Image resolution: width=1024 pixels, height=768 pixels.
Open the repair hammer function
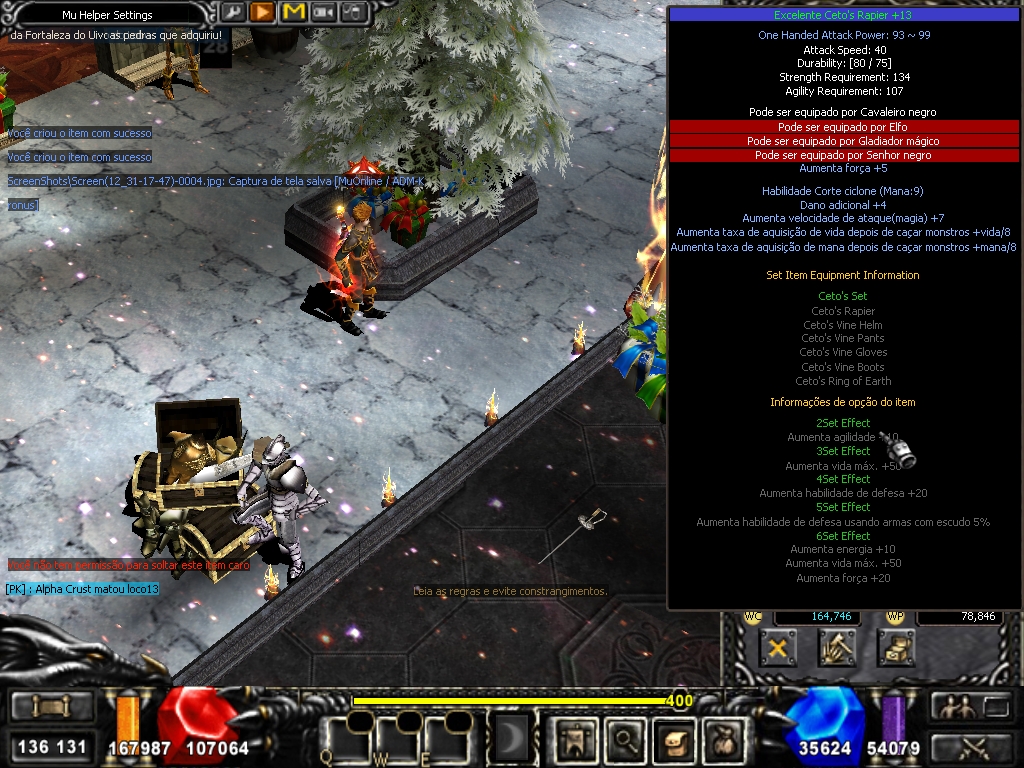coord(836,649)
